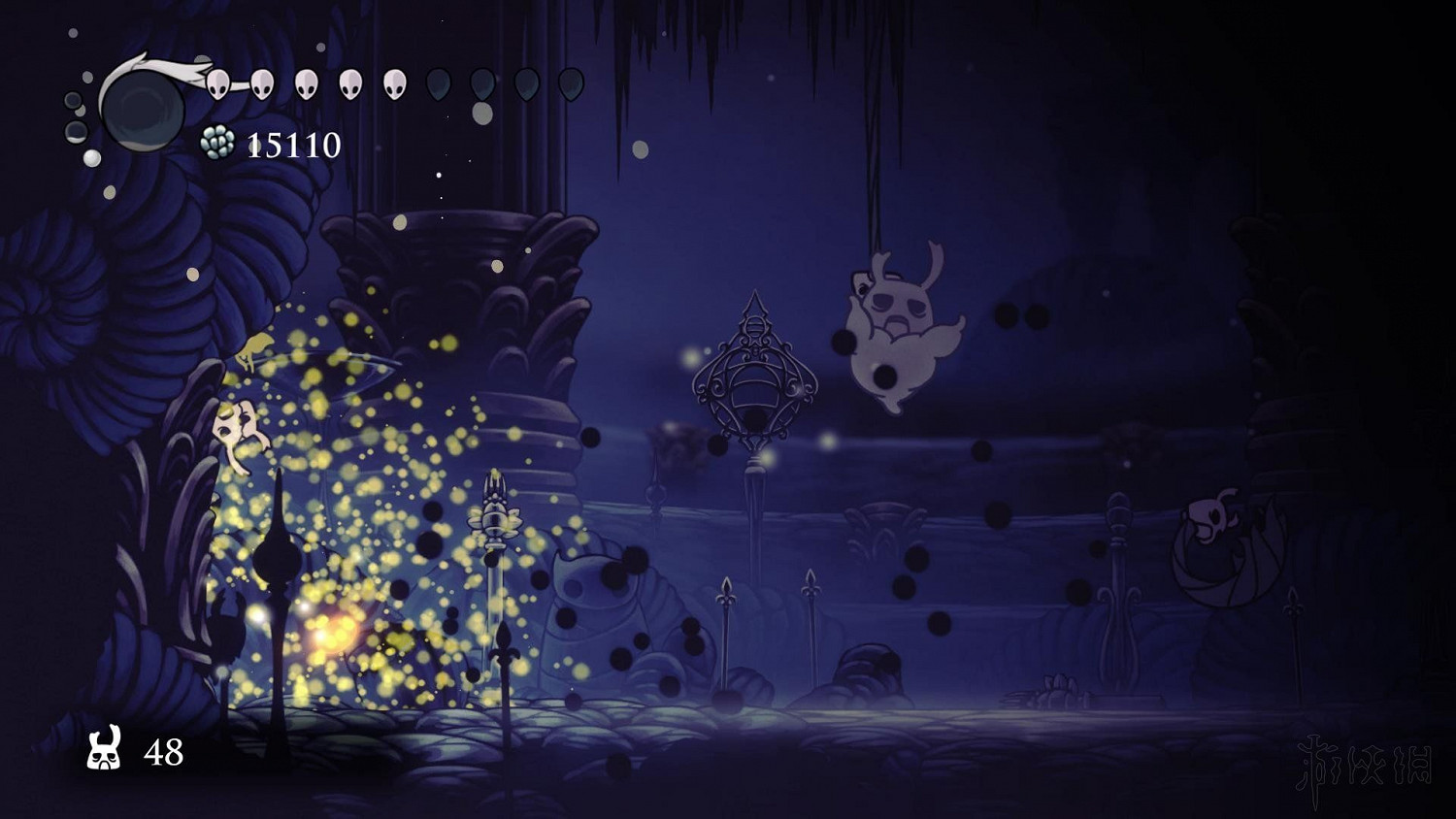Click the Soul Vessel orb
1456x819 pixels.
pyautogui.click(x=141, y=109)
